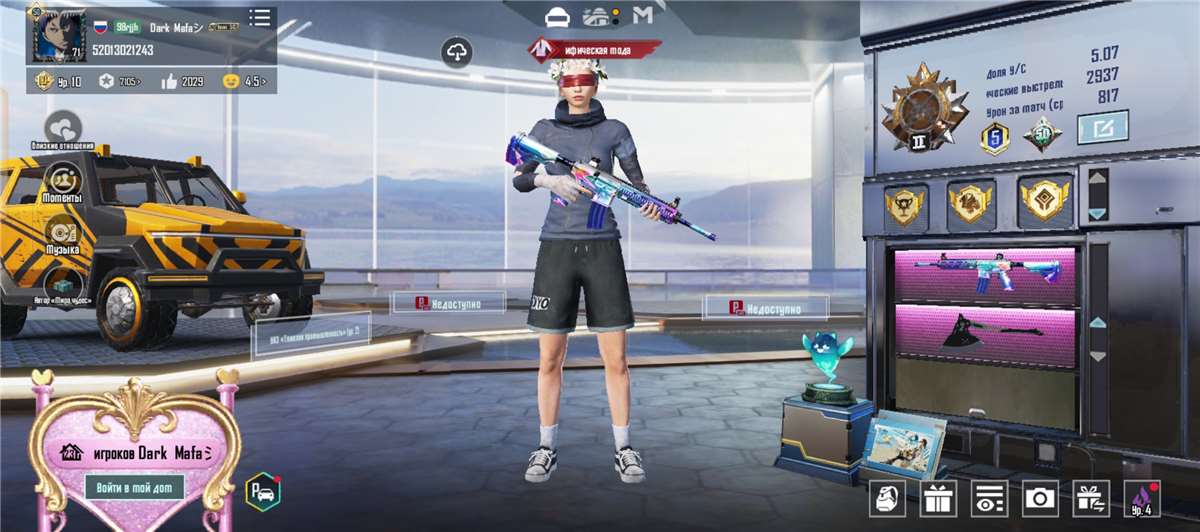This screenshot has width=1200, height=532.
Task: Open the popularity 7105 star entry
Action: (x=118, y=81)
